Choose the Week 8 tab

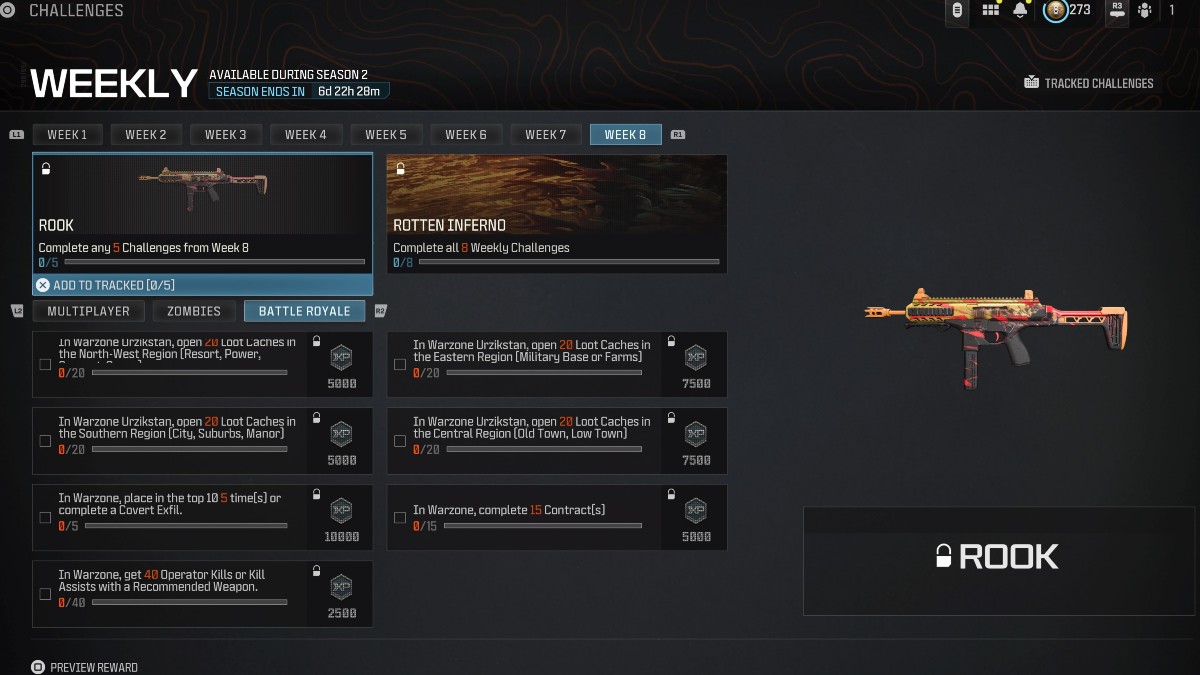626,135
